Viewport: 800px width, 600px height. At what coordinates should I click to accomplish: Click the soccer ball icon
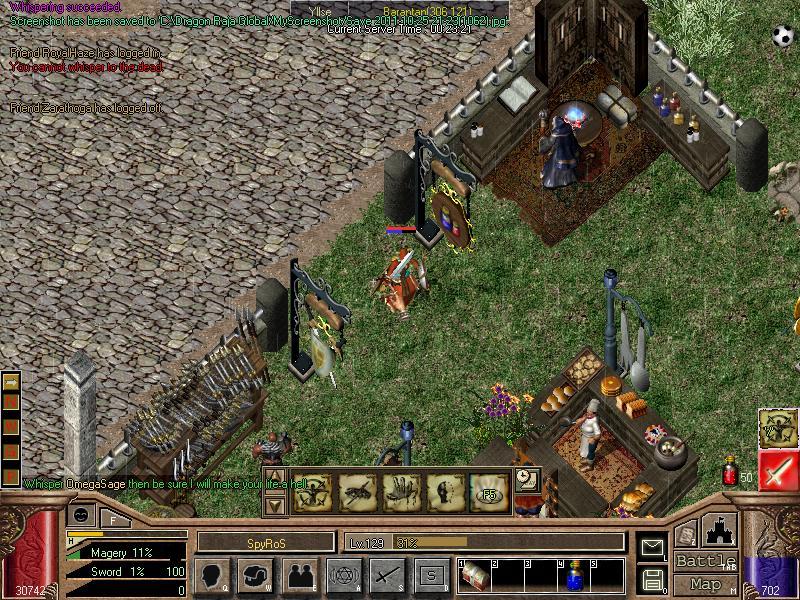[781, 36]
